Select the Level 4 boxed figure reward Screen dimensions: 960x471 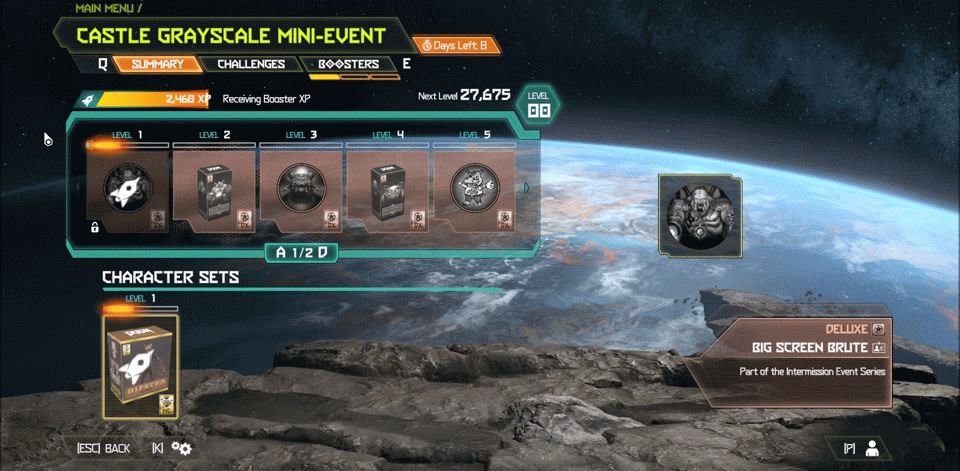[388, 190]
